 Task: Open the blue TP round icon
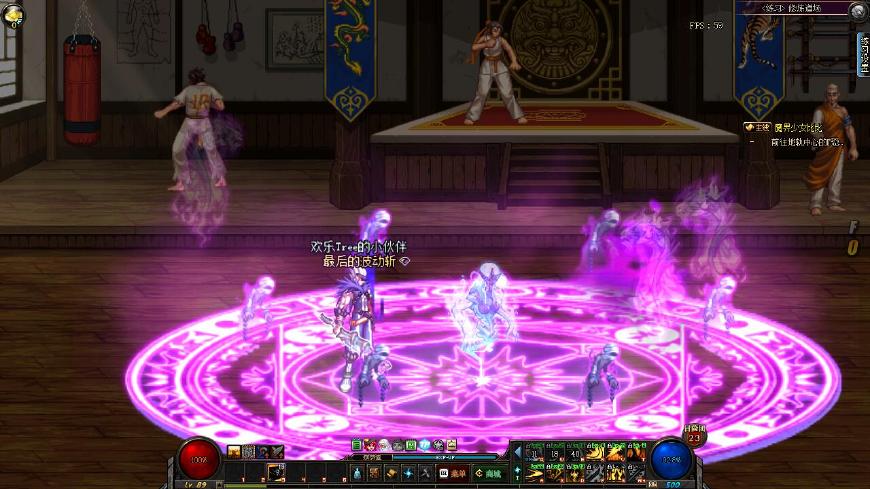(424, 445)
